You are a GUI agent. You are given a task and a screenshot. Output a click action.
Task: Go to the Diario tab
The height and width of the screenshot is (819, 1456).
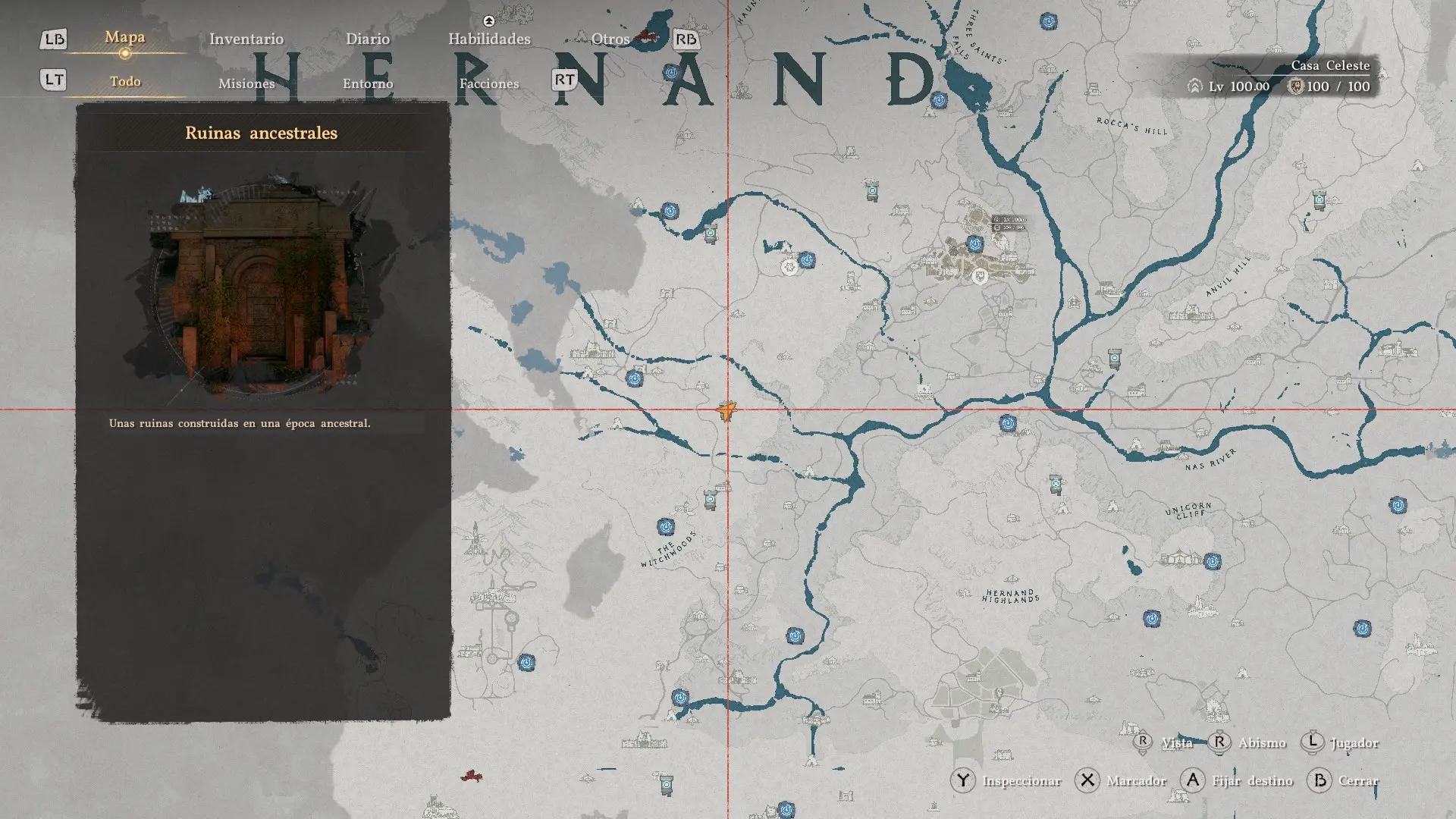pyautogui.click(x=368, y=39)
